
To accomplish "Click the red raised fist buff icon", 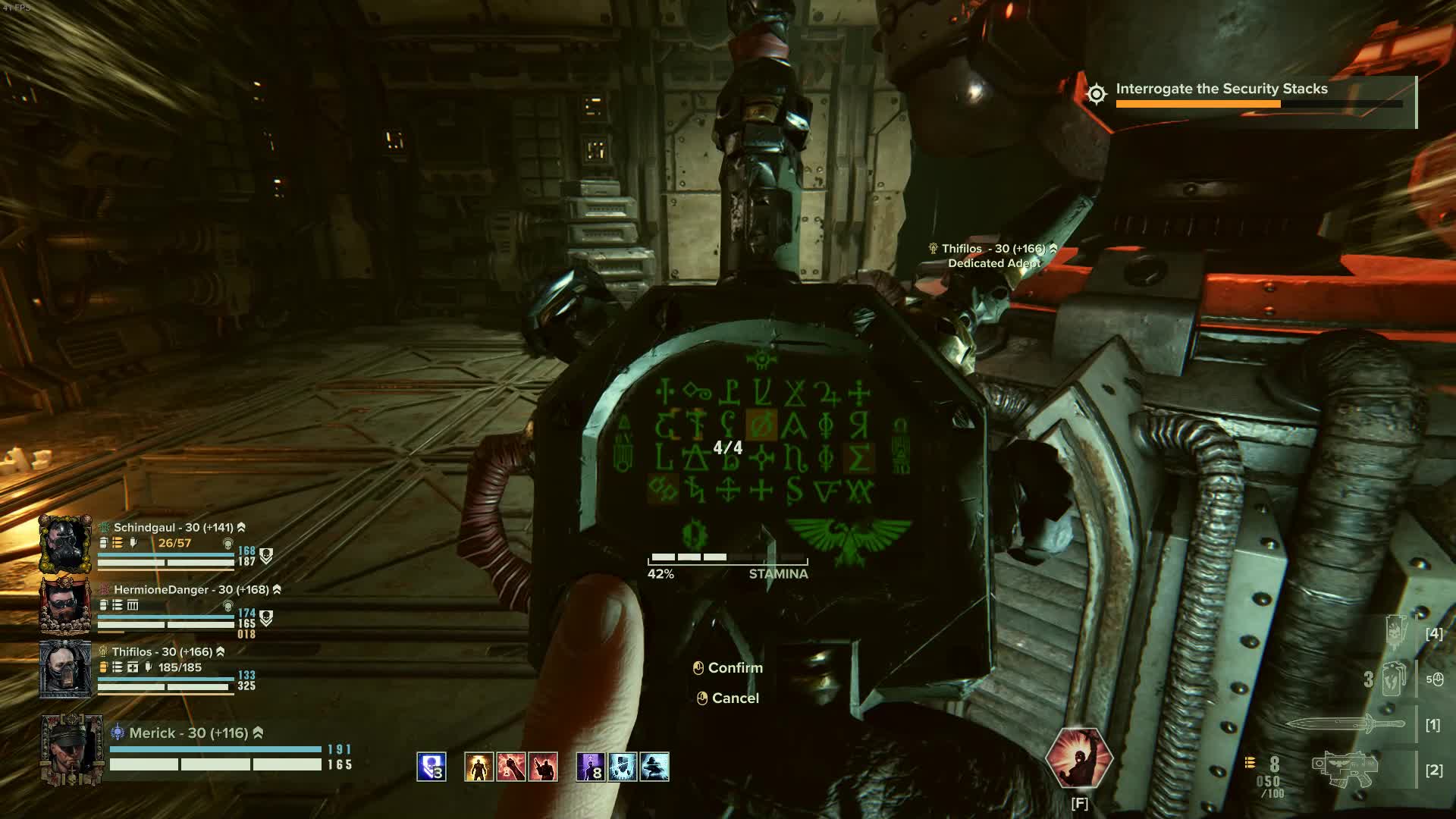I will [x=511, y=767].
